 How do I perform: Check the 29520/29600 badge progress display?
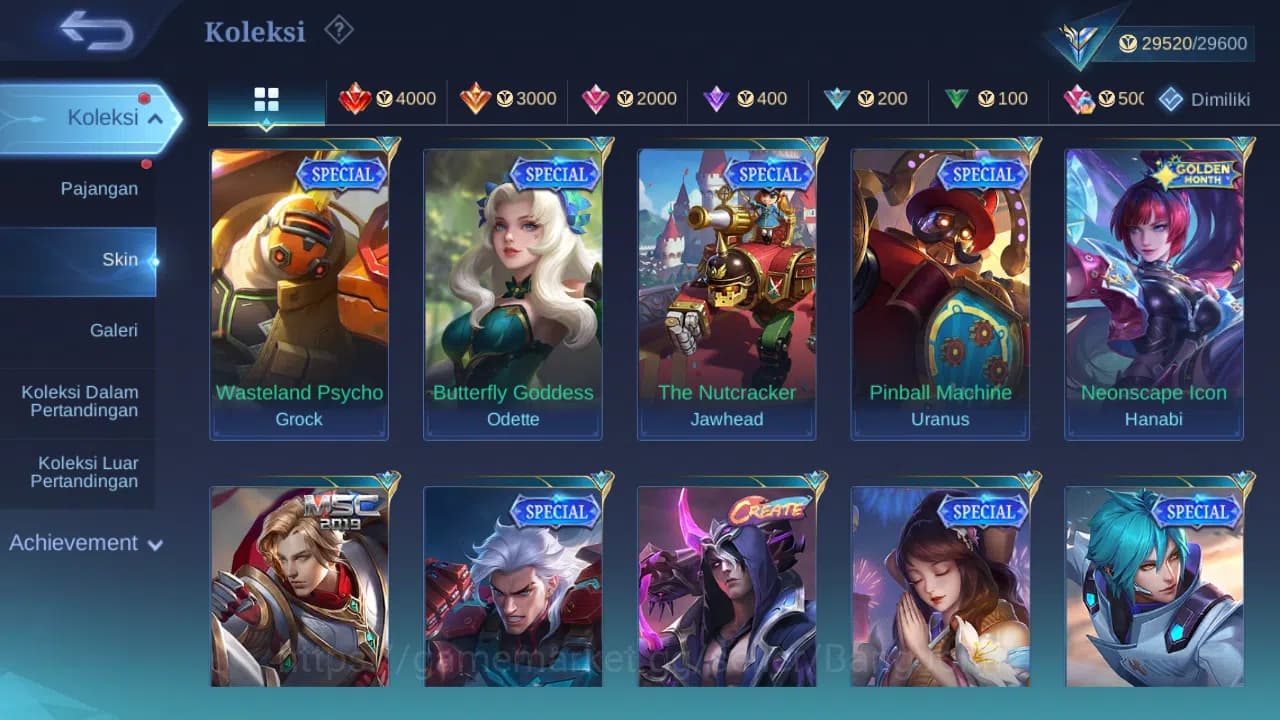1180,43
